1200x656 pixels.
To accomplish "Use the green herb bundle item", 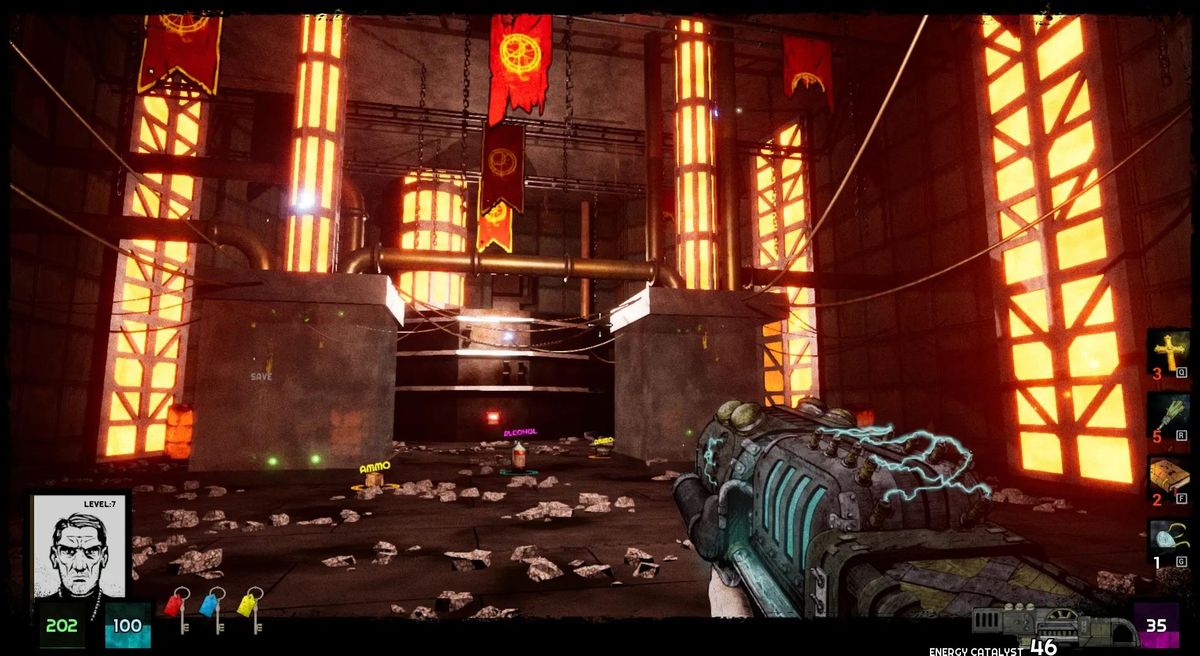I will click(1167, 415).
